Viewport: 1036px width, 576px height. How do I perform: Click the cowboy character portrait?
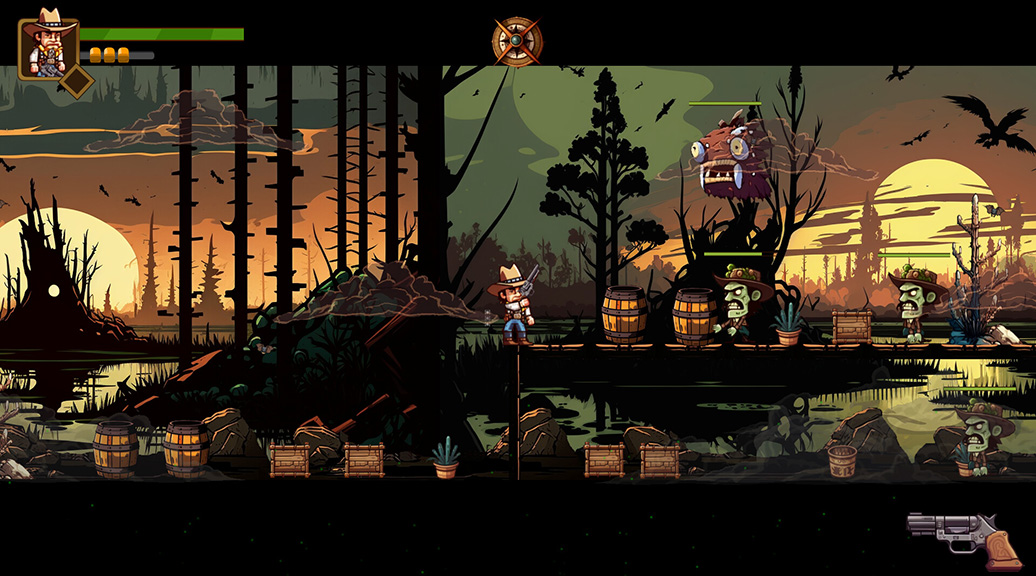tap(47, 45)
